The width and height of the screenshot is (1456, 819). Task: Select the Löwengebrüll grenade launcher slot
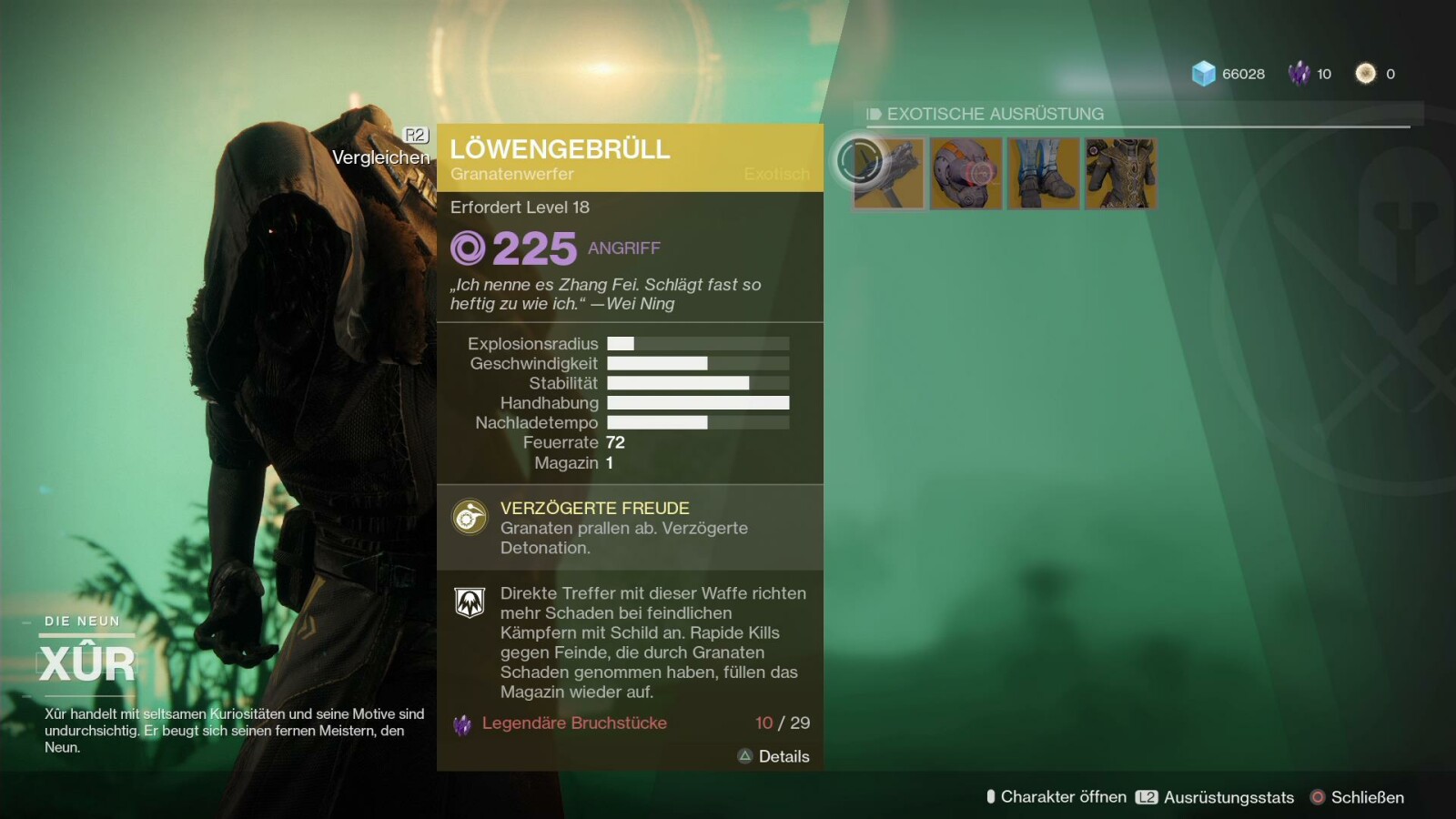(x=888, y=173)
